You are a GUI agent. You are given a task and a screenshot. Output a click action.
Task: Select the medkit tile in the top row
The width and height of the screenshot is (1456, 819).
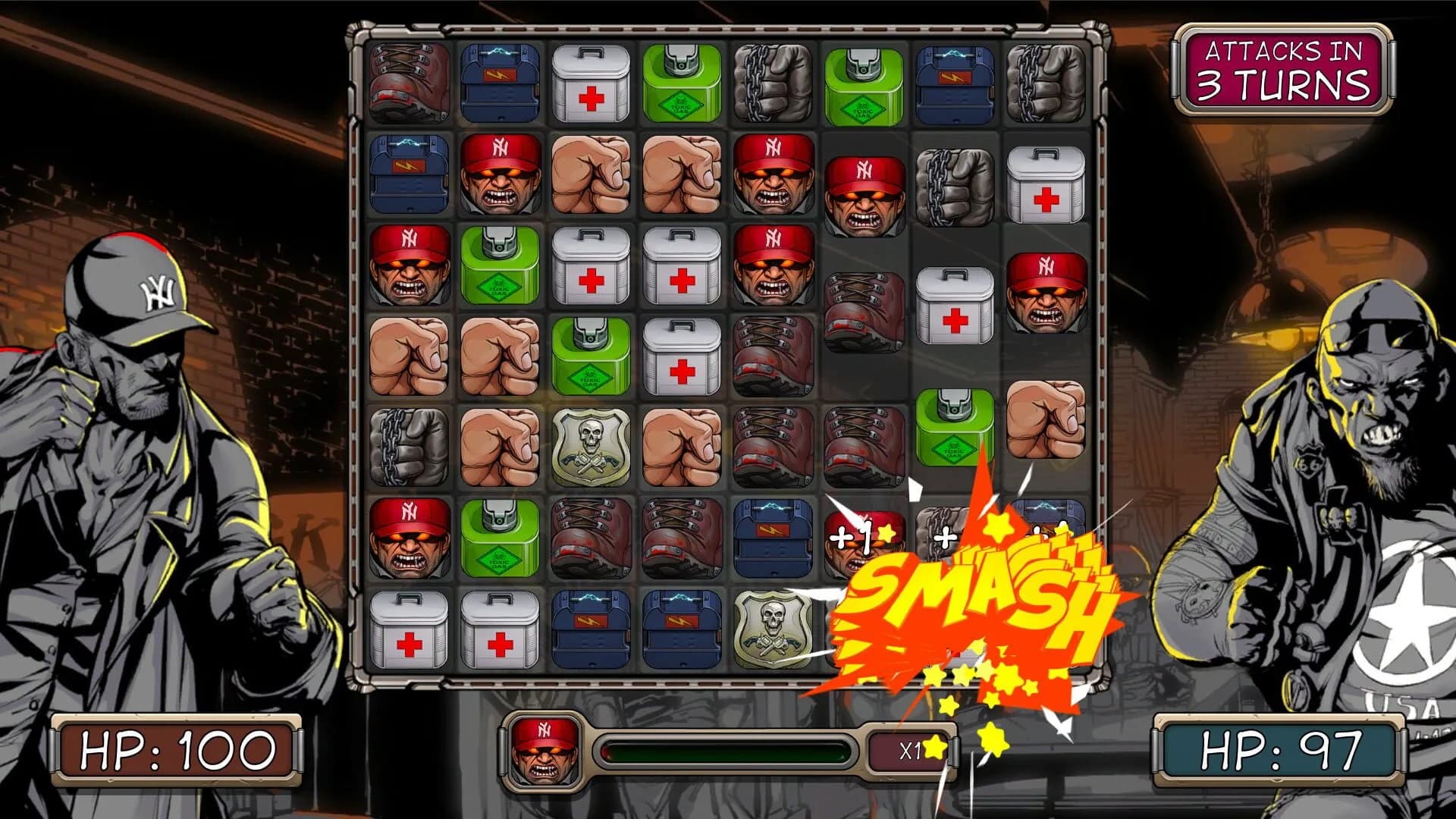coord(591,83)
